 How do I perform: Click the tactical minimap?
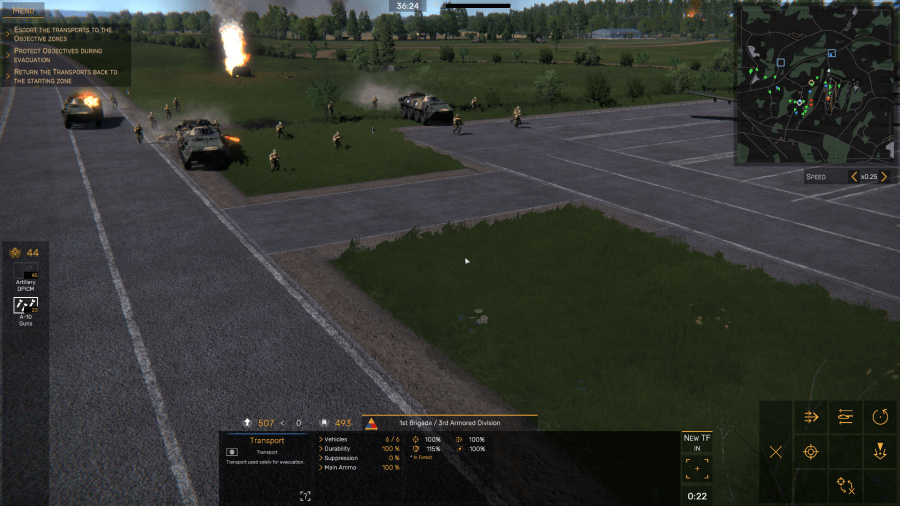814,84
